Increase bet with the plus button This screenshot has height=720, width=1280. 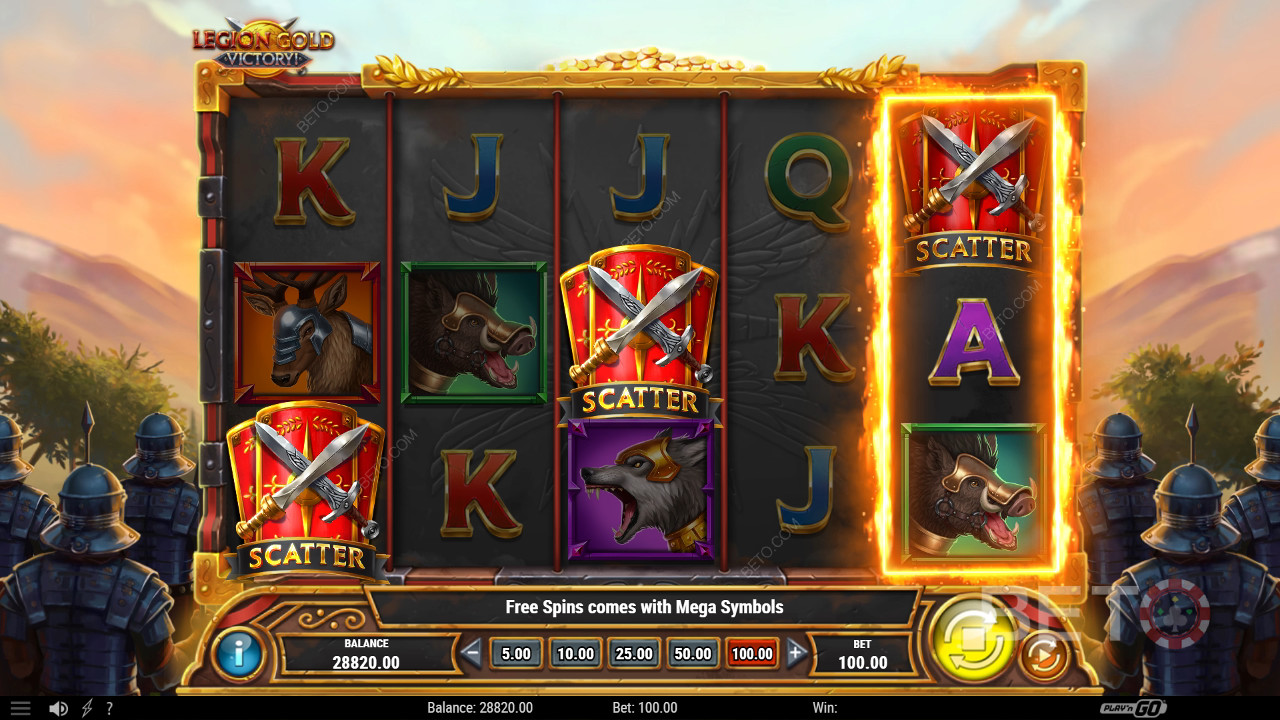click(x=796, y=654)
